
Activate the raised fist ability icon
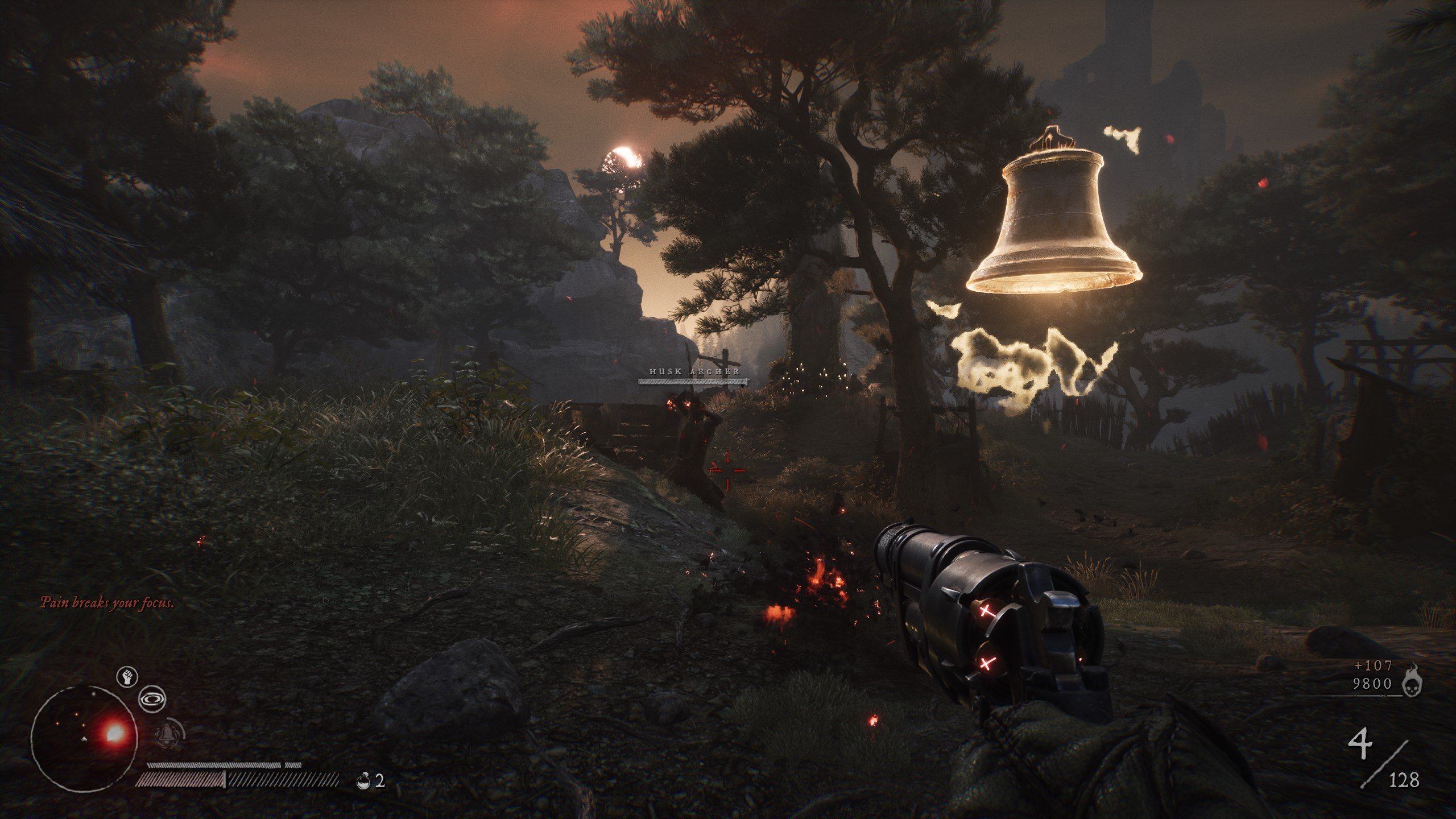(x=127, y=677)
